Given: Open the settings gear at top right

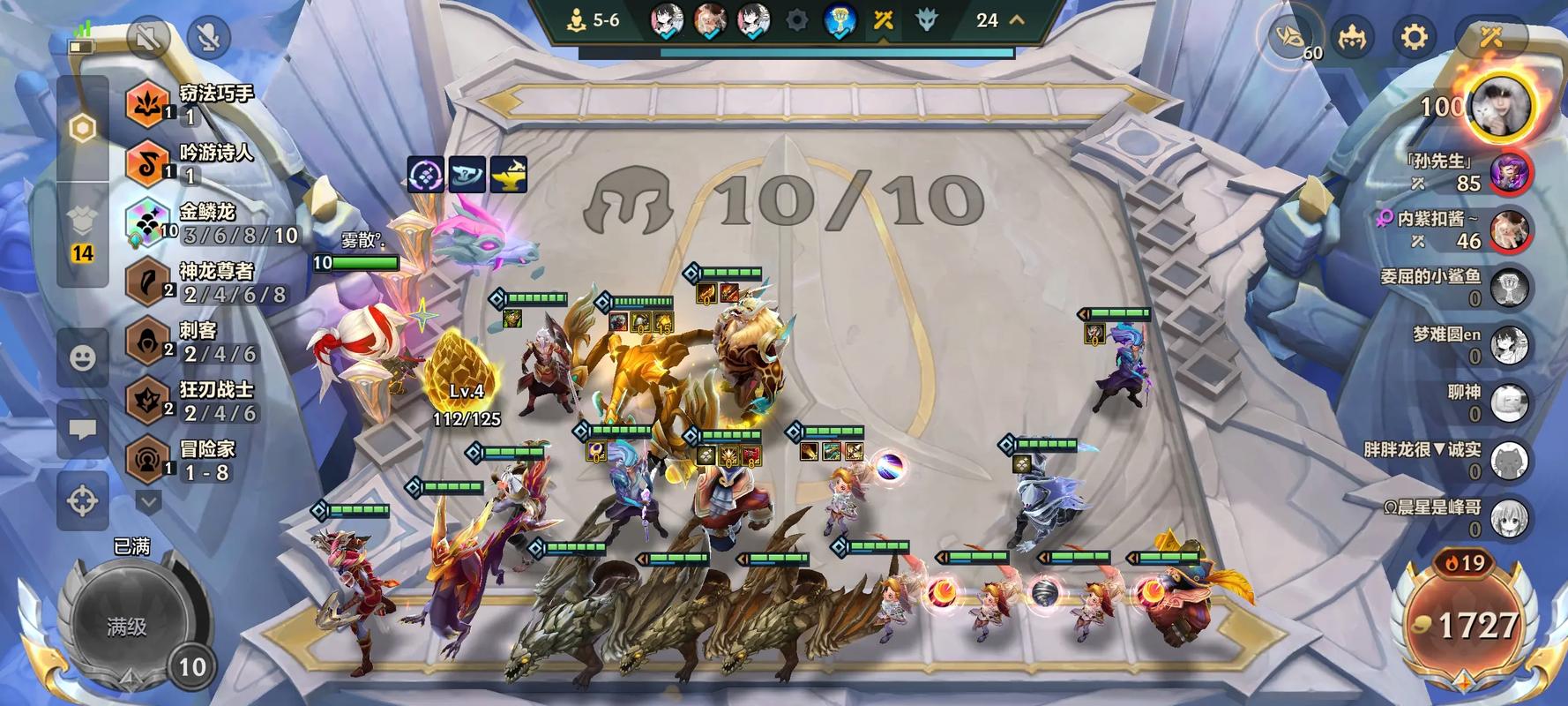Looking at the screenshot, I should click(x=1413, y=37).
